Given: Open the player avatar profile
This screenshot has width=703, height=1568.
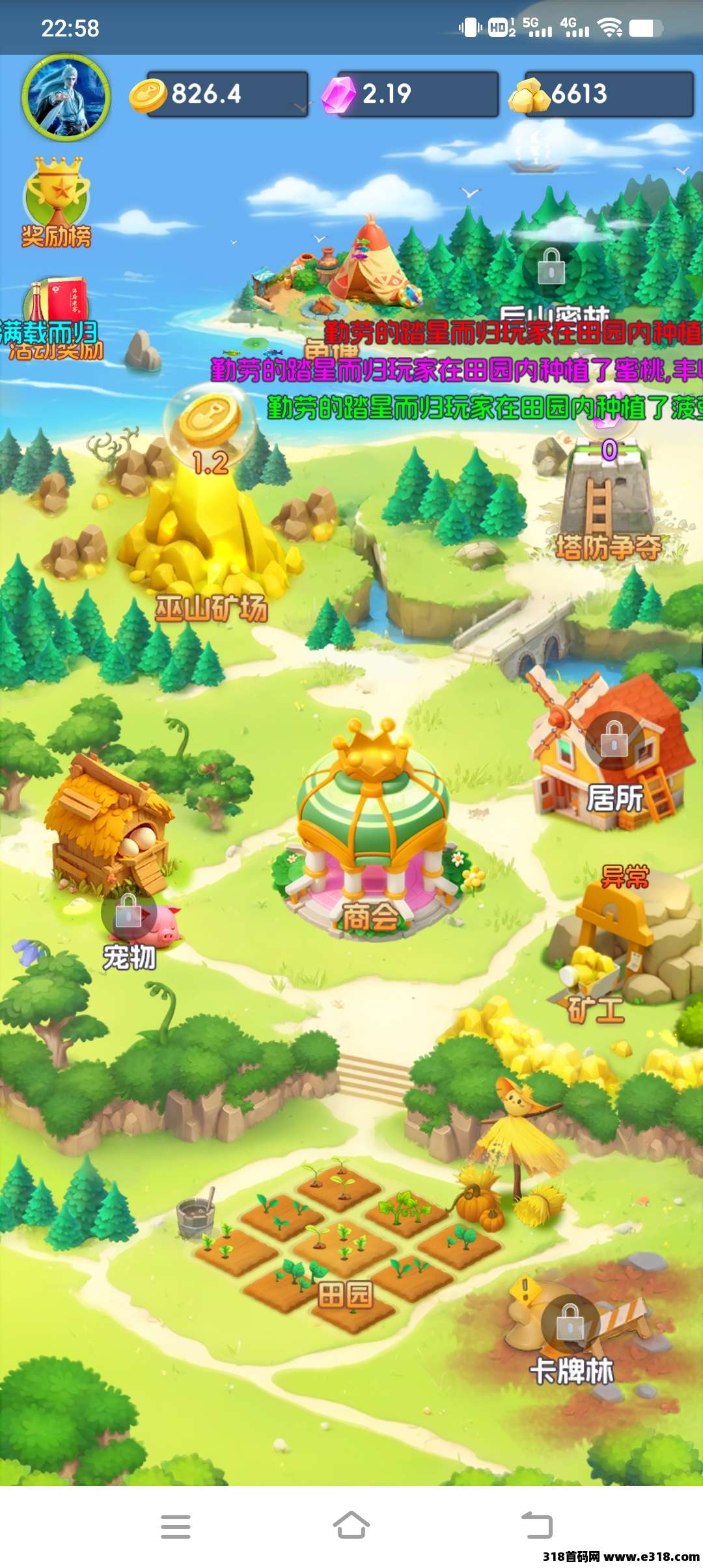Looking at the screenshot, I should (66, 98).
